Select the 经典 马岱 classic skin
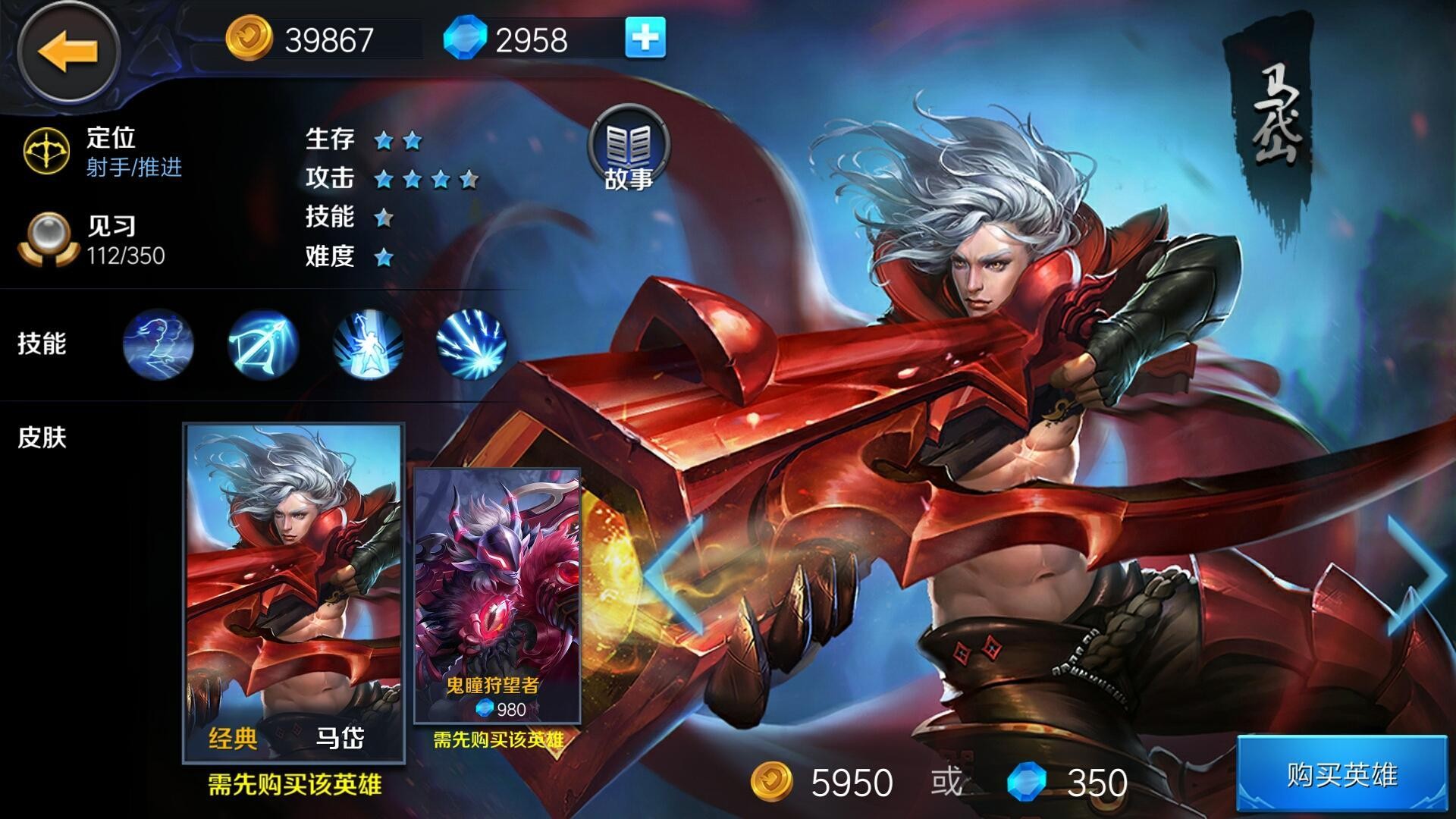Viewport: 1456px width, 819px height. [x=293, y=591]
